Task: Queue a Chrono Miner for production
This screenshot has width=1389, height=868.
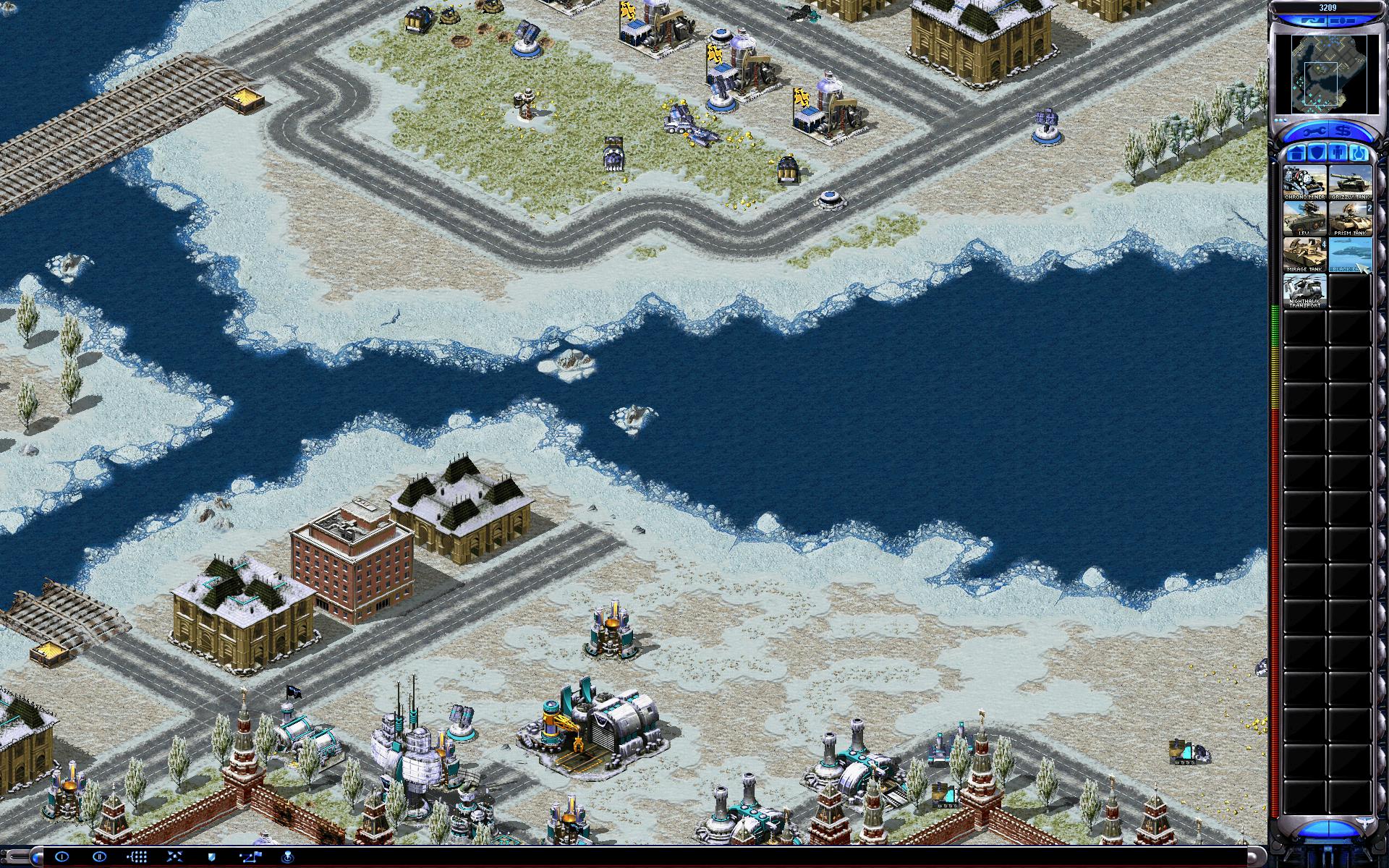Action: tap(1305, 182)
